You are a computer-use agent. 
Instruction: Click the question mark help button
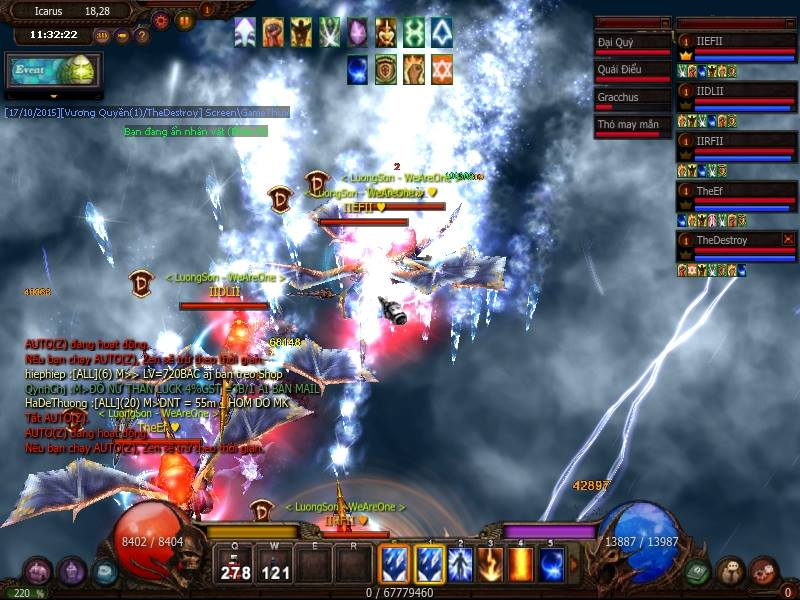(x=142, y=35)
